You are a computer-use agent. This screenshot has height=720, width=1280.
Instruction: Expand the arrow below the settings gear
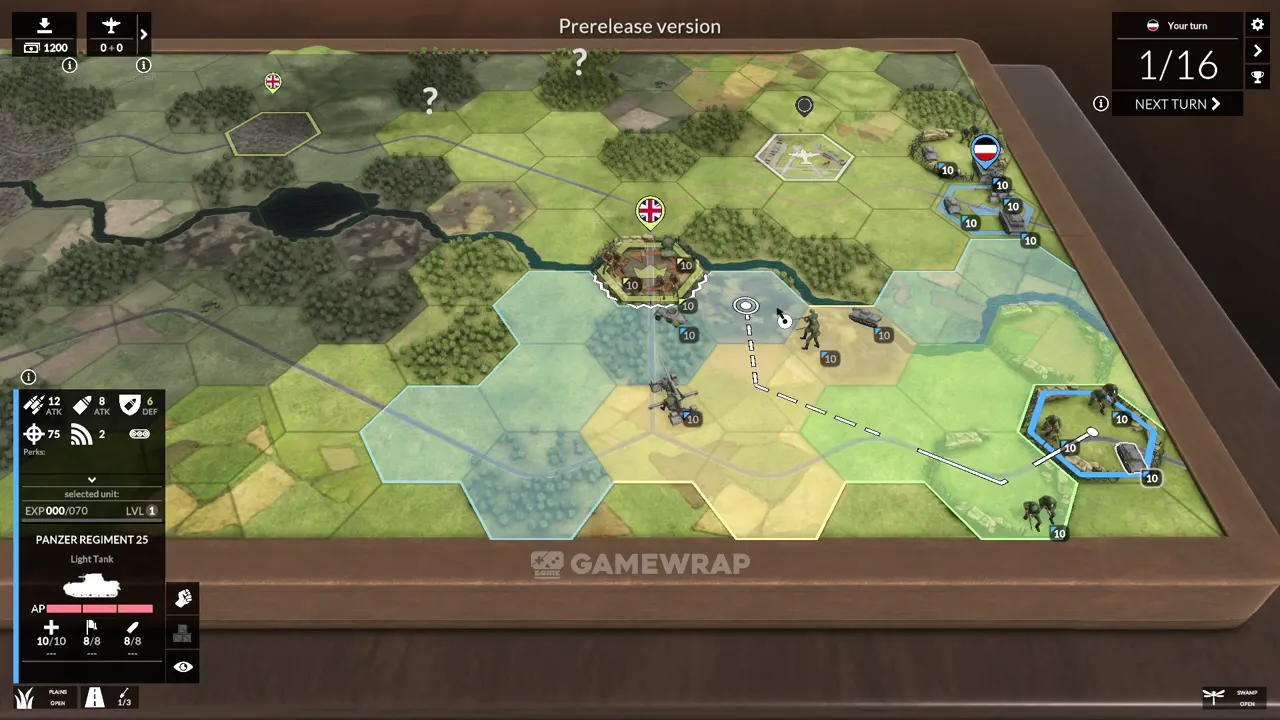pyautogui.click(x=1258, y=51)
